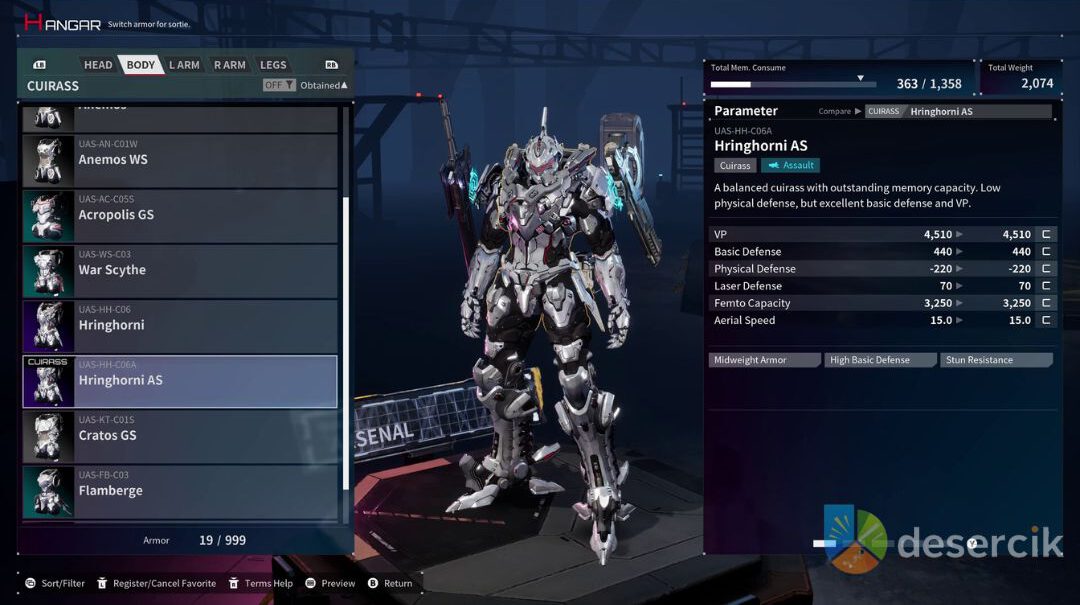Select the Cratos GS cuirass
The image size is (1080, 605).
coord(180,436)
